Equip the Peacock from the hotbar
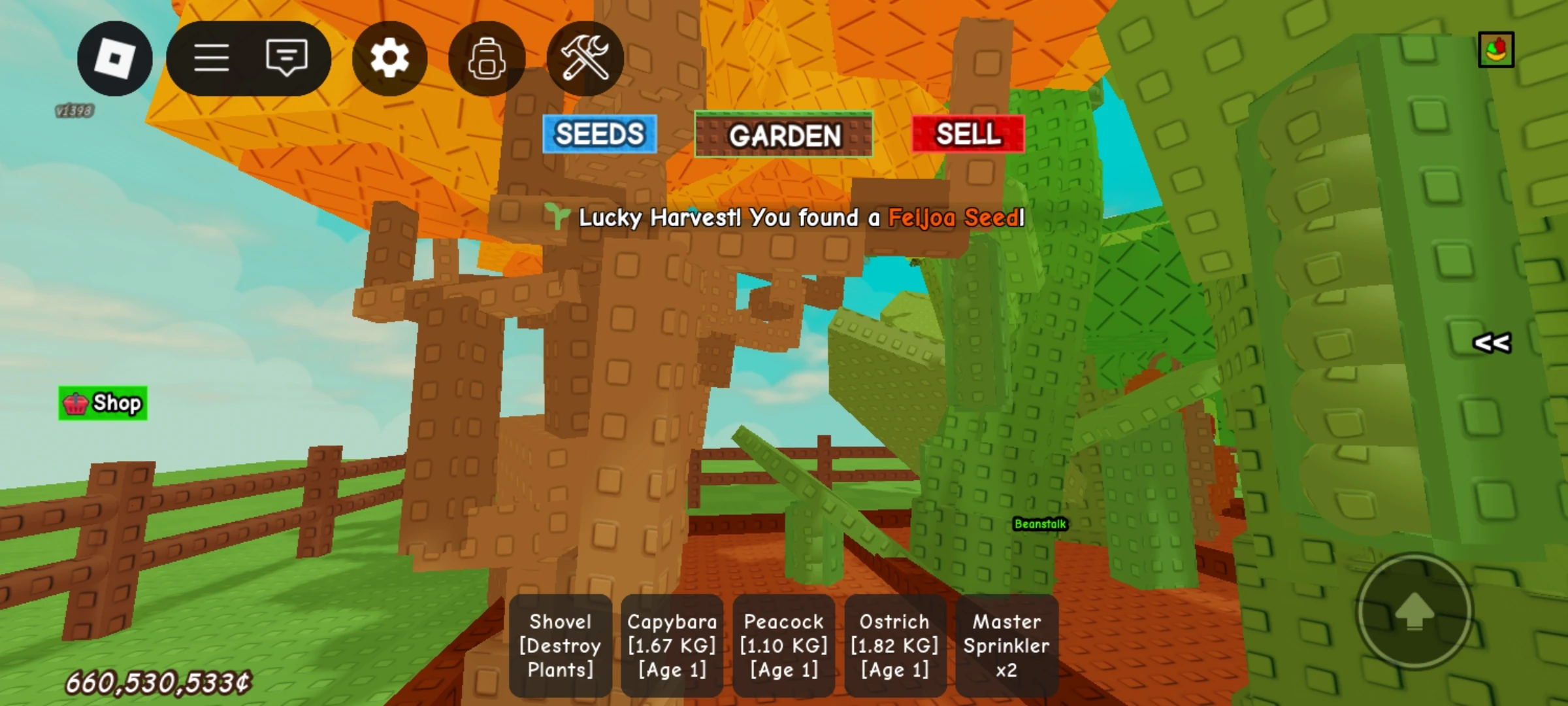Image resolution: width=1568 pixels, height=706 pixels. tap(783, 645)
